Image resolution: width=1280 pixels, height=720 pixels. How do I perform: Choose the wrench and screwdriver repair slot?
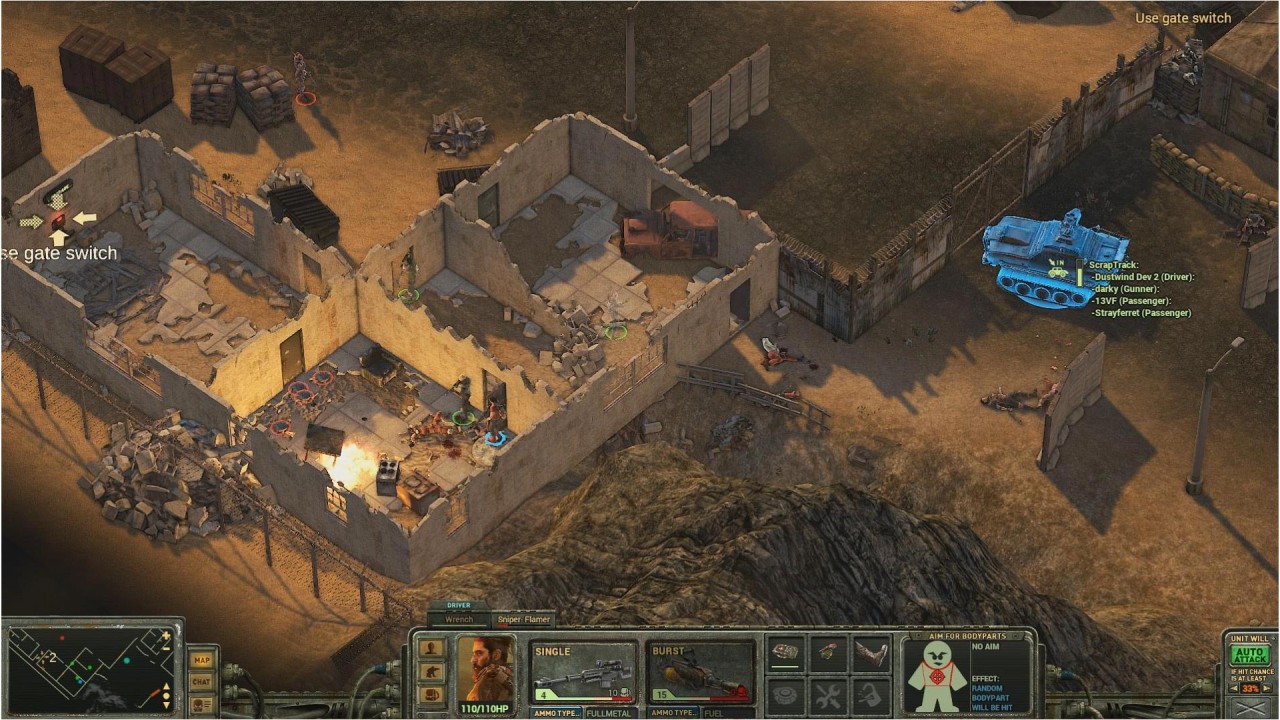(x=828, y=694)
